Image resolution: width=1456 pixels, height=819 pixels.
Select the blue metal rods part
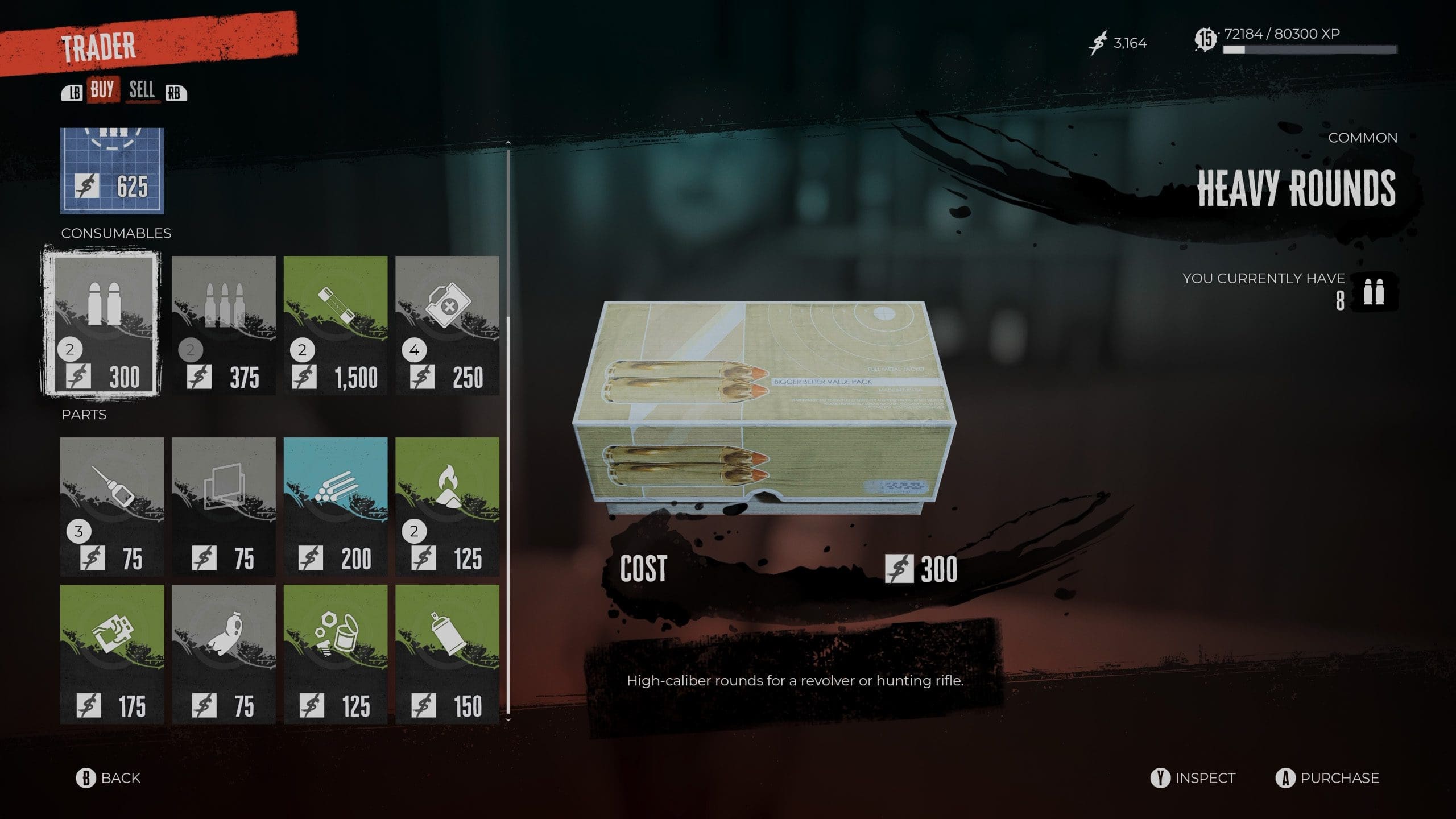coord(336,506)
